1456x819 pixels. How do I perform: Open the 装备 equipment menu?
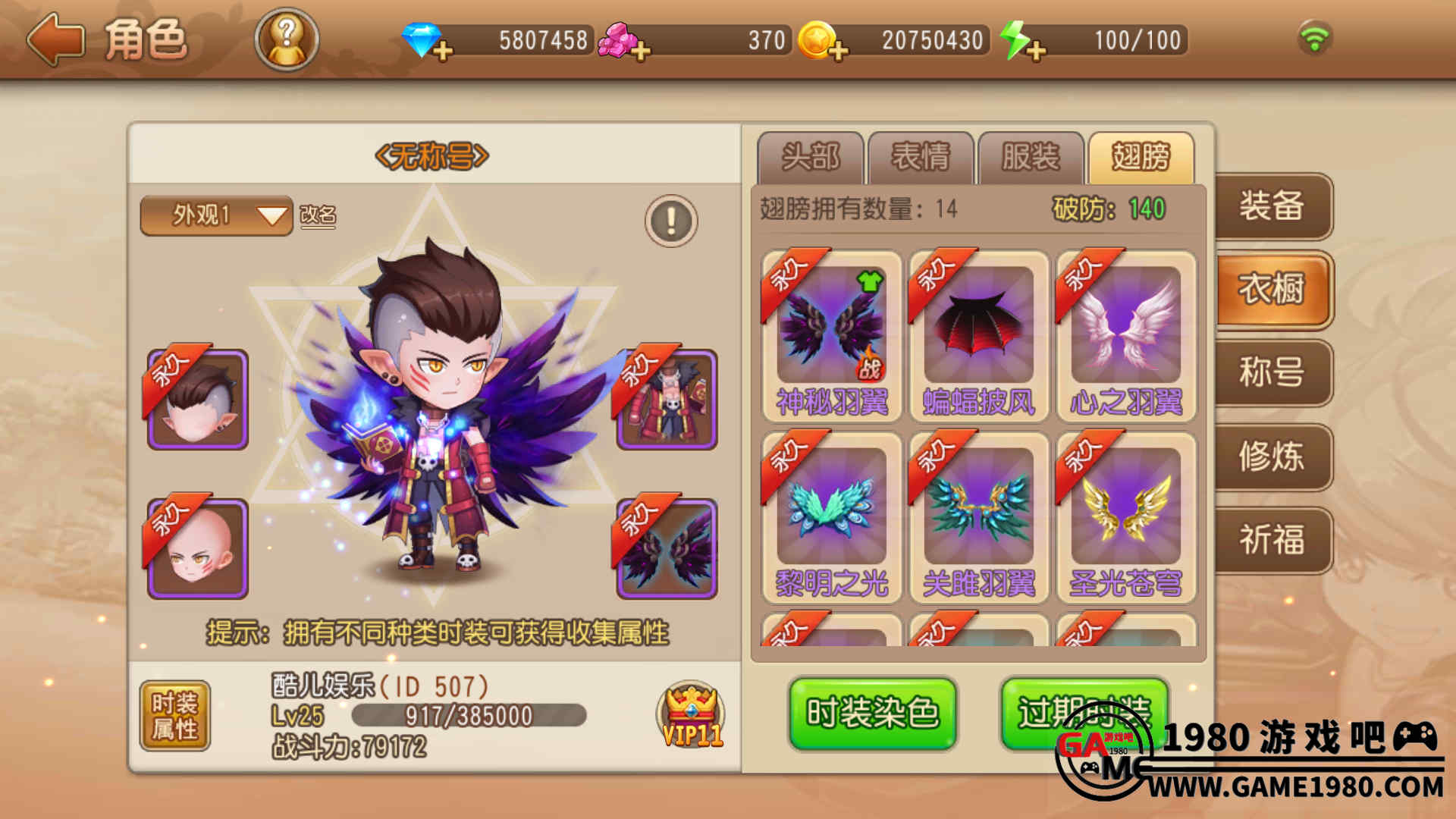tap(1272, 206)
